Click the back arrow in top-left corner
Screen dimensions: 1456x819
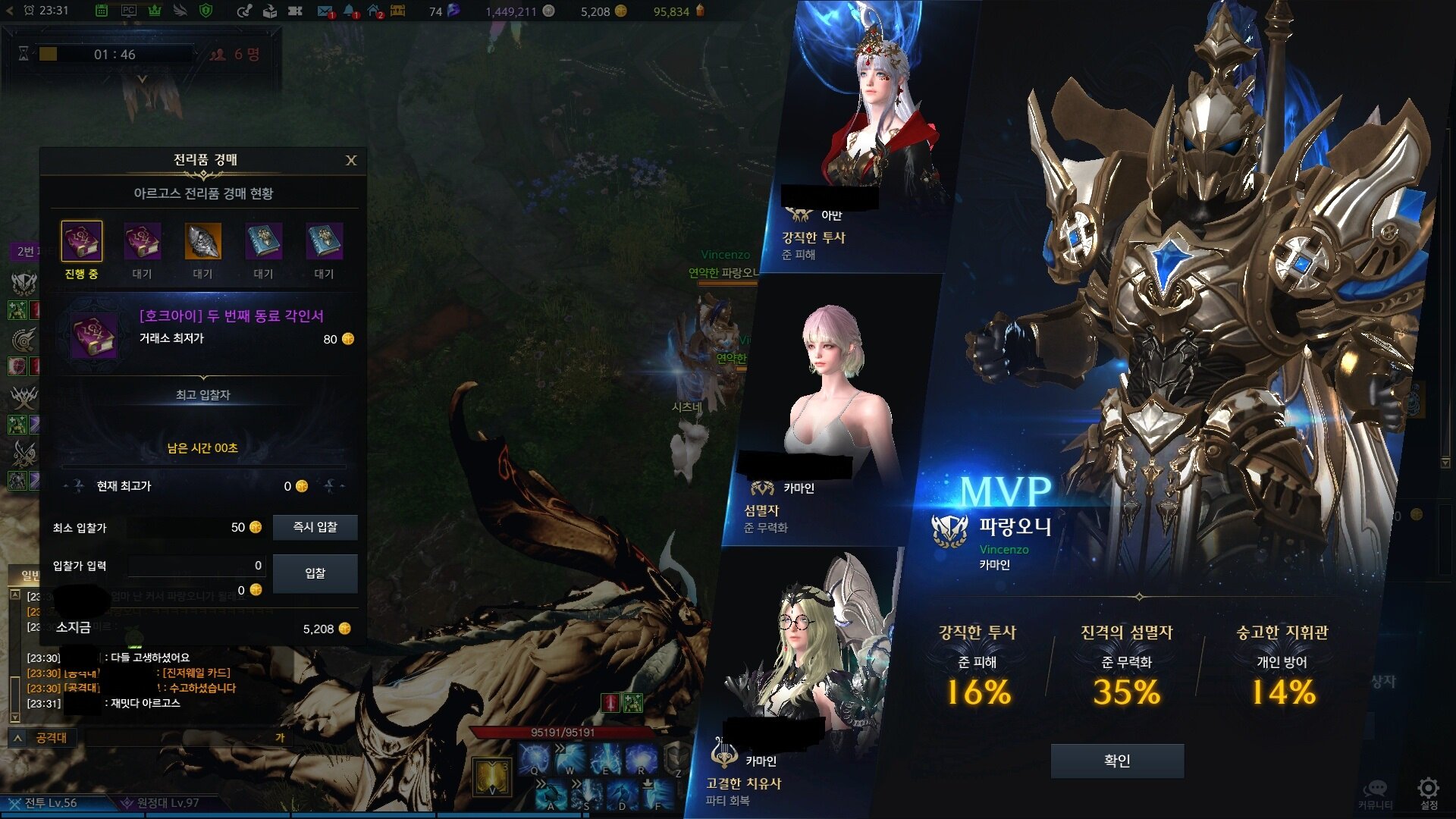point(10,11)
